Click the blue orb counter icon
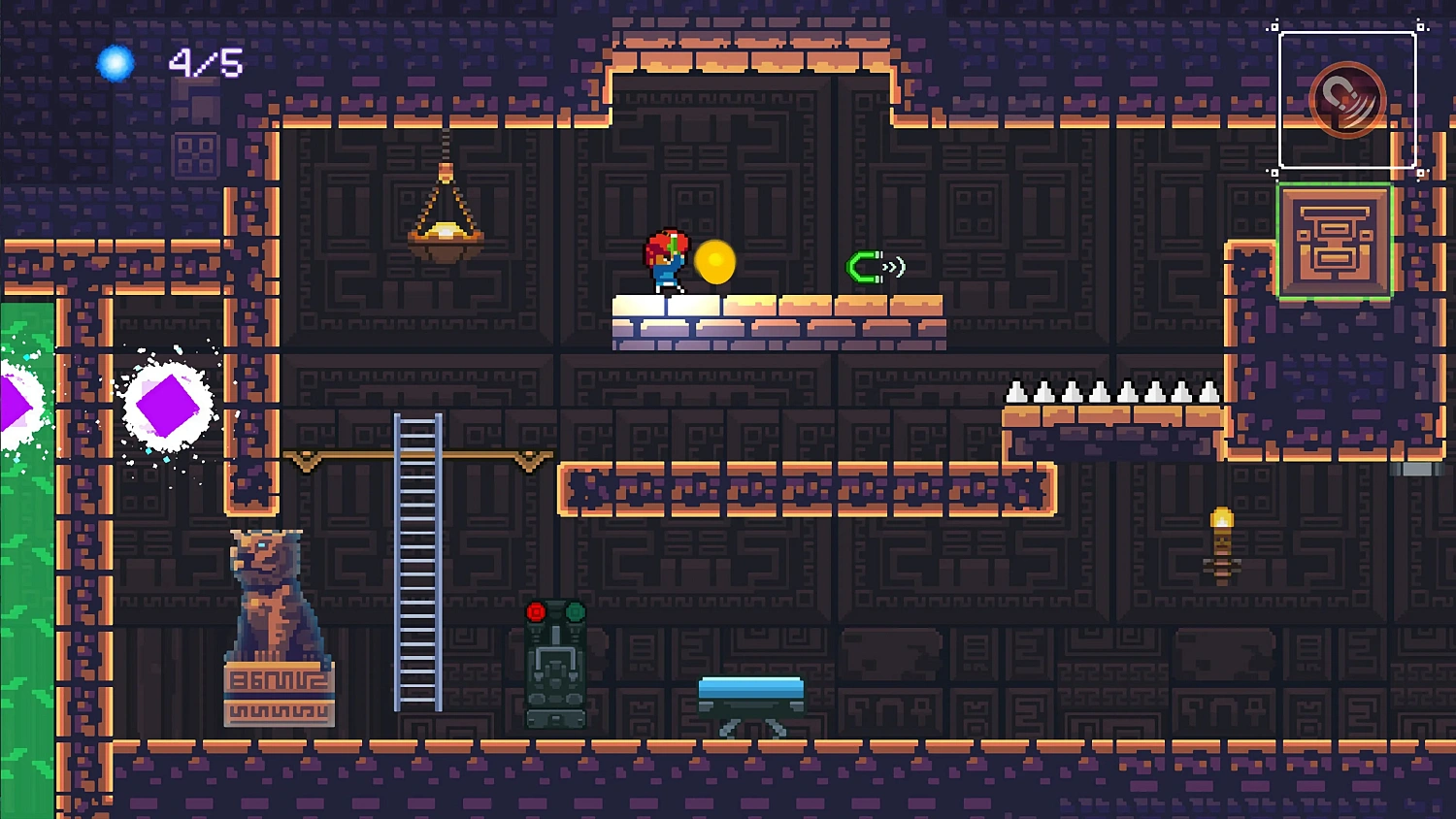 [x=114, y=62]
